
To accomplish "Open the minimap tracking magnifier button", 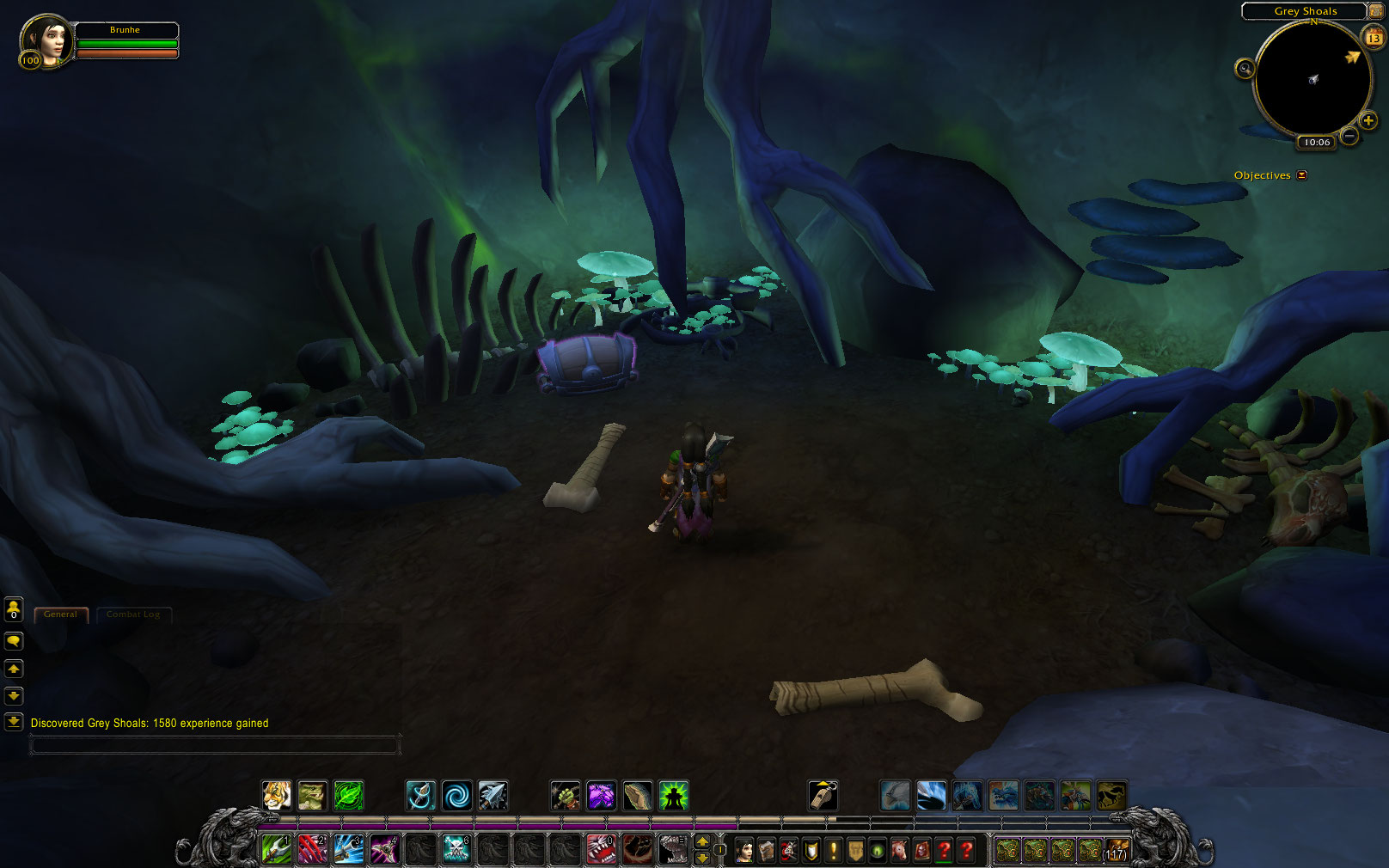I will coord(1245,69).
